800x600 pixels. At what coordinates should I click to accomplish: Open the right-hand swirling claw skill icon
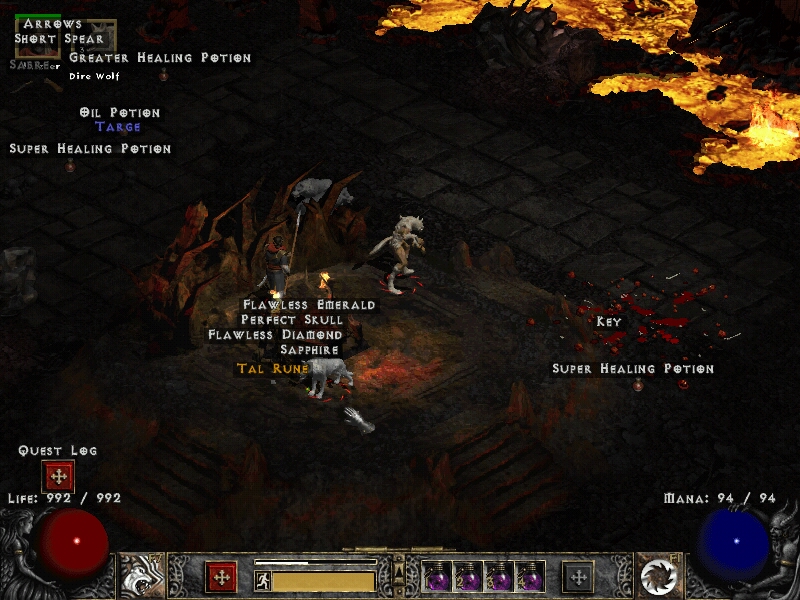[659, 576]
